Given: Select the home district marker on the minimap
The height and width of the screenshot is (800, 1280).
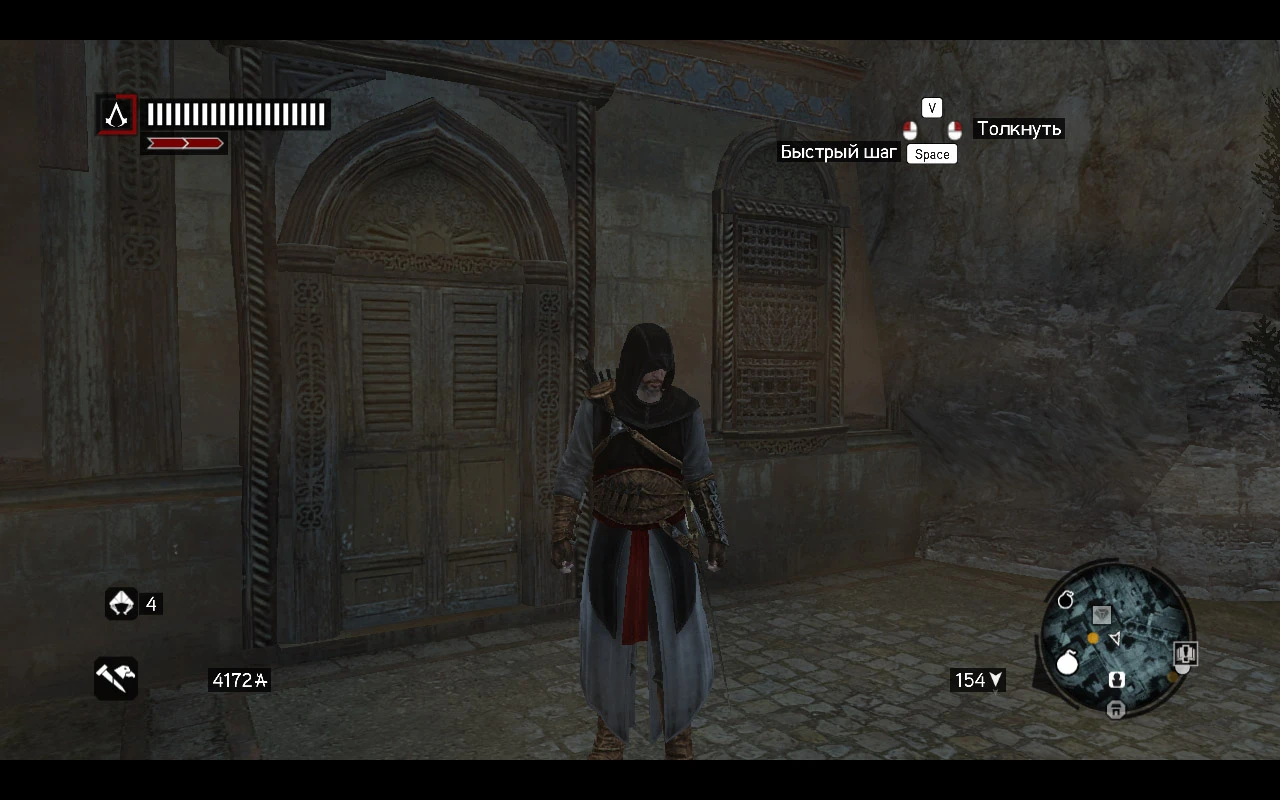Looking at the screenshot, I should pos(1117,708).
